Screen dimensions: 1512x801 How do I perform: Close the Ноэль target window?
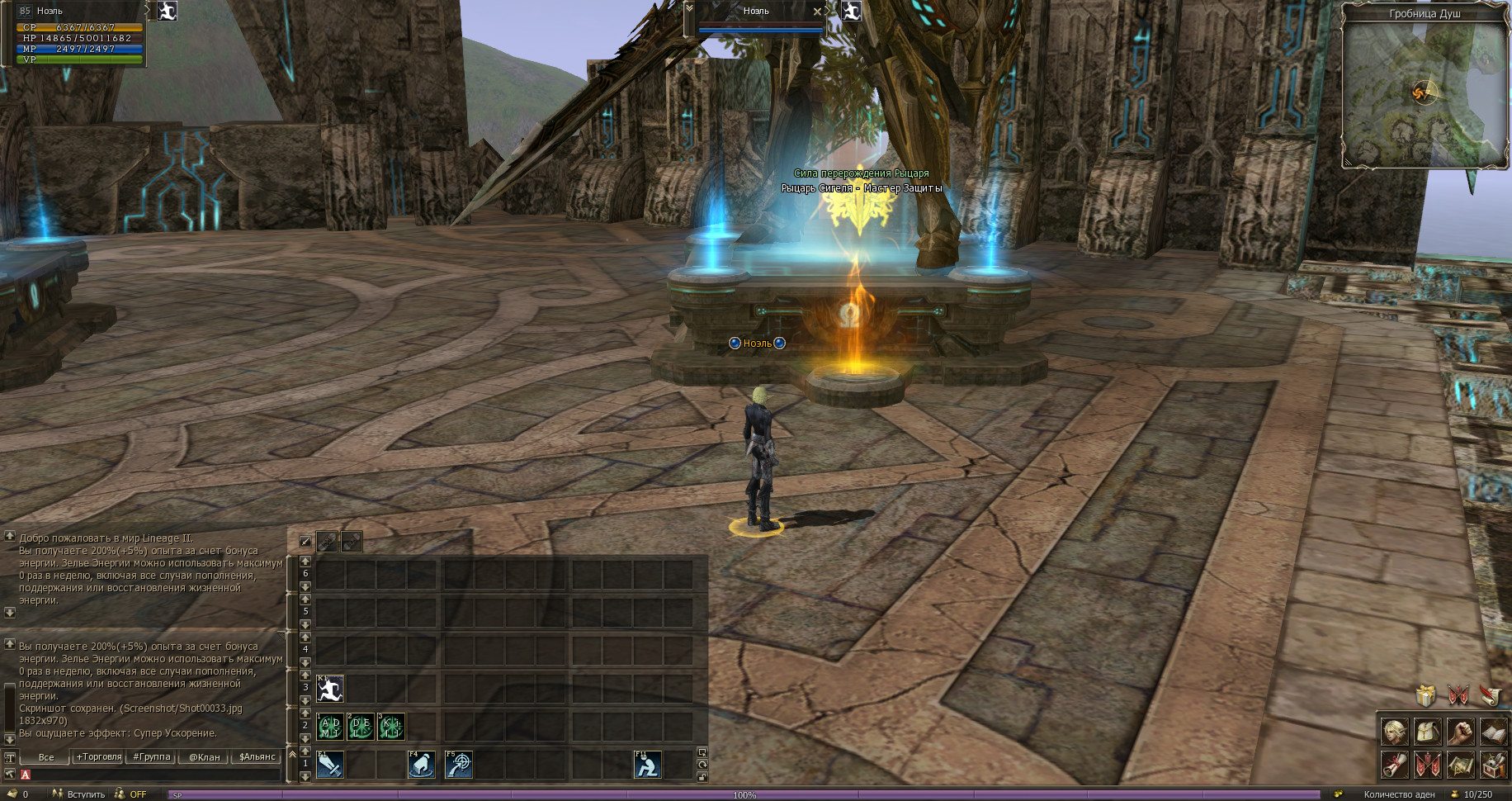(817, 12)
